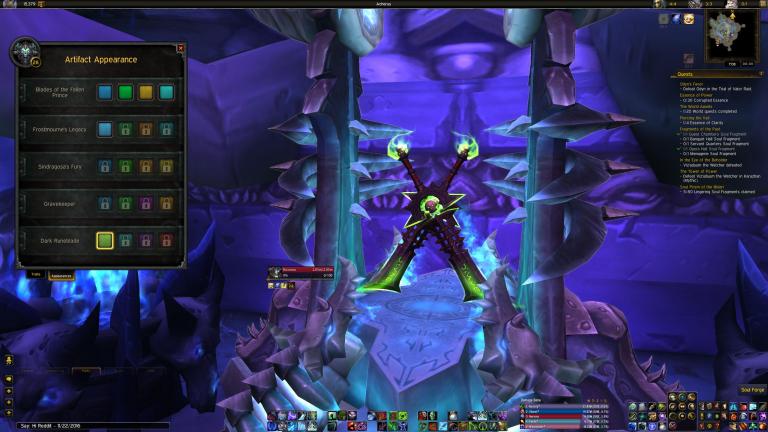Click the locked green Sindragosa's Fury tint

(x=125, y=166)
